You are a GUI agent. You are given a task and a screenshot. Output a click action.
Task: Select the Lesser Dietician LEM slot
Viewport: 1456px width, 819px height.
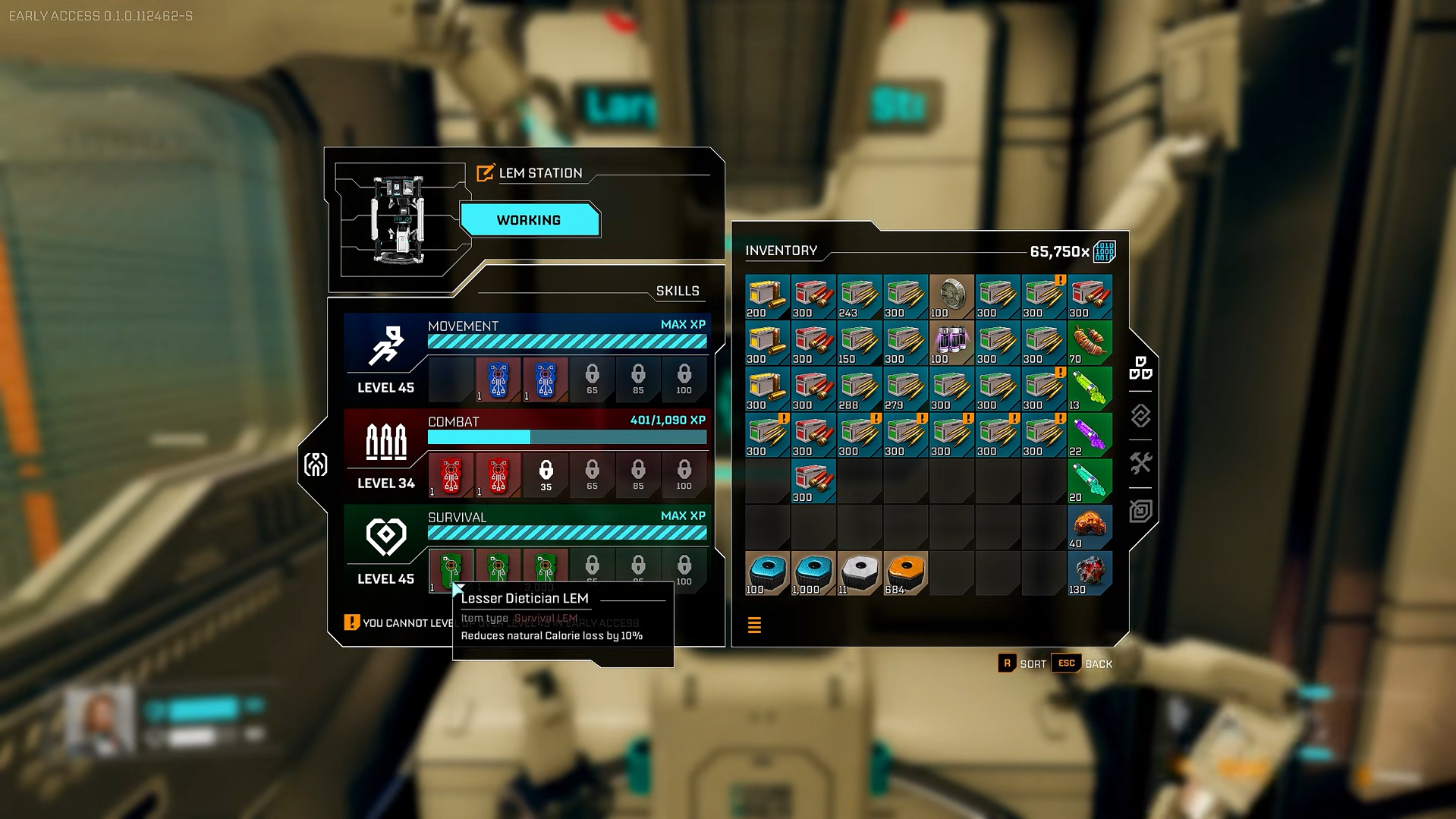pyautogui.click(x=451, y=569)
